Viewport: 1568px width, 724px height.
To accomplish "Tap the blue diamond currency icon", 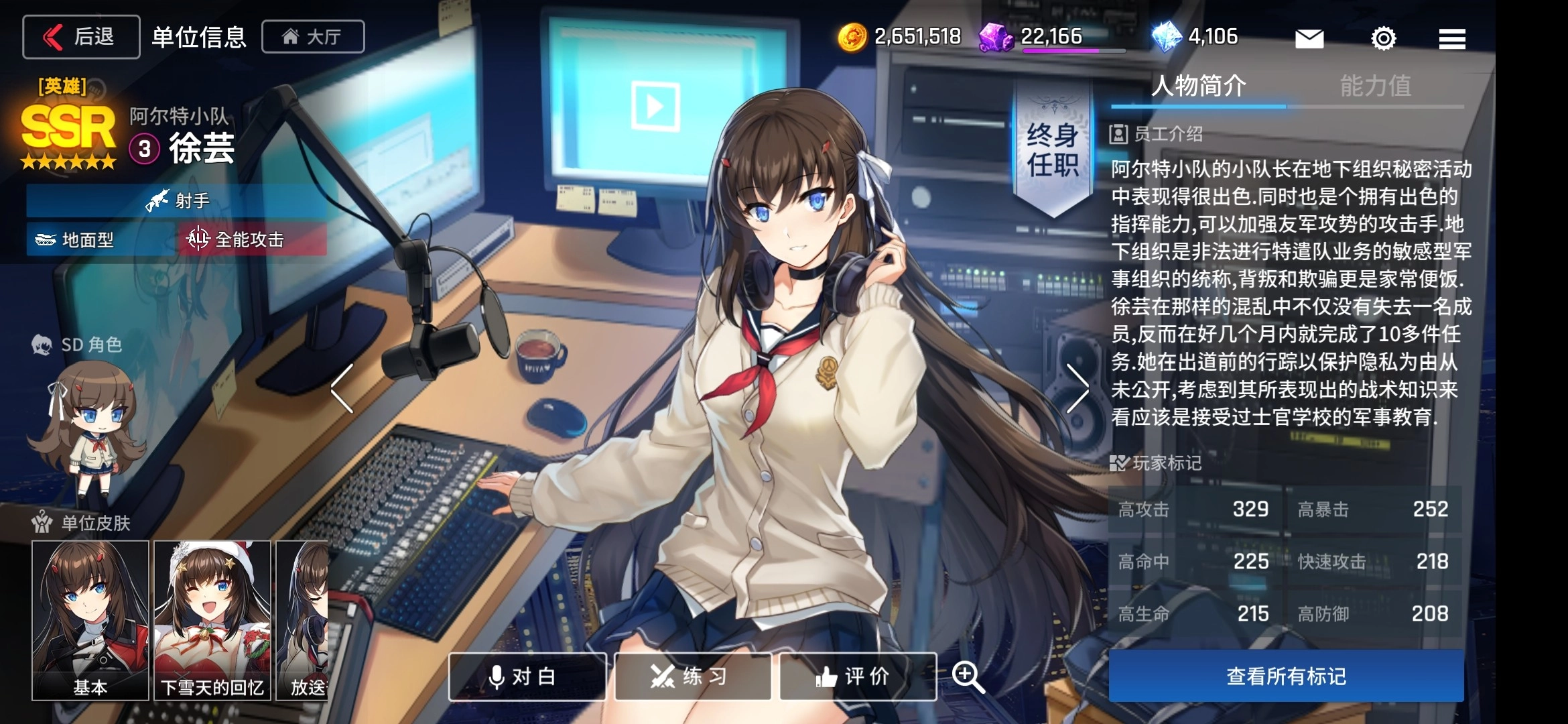I will pos(1166,37).
